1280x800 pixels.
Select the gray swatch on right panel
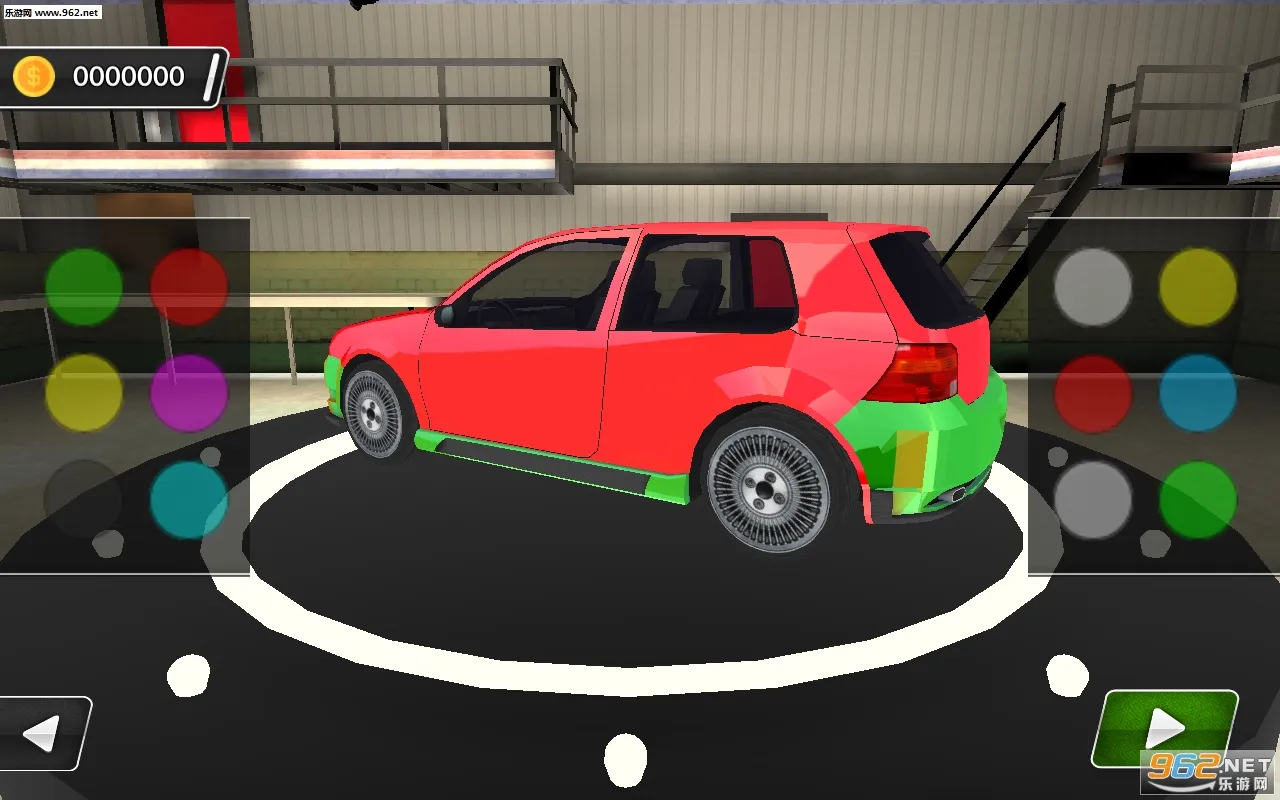tap(1092, 498)
